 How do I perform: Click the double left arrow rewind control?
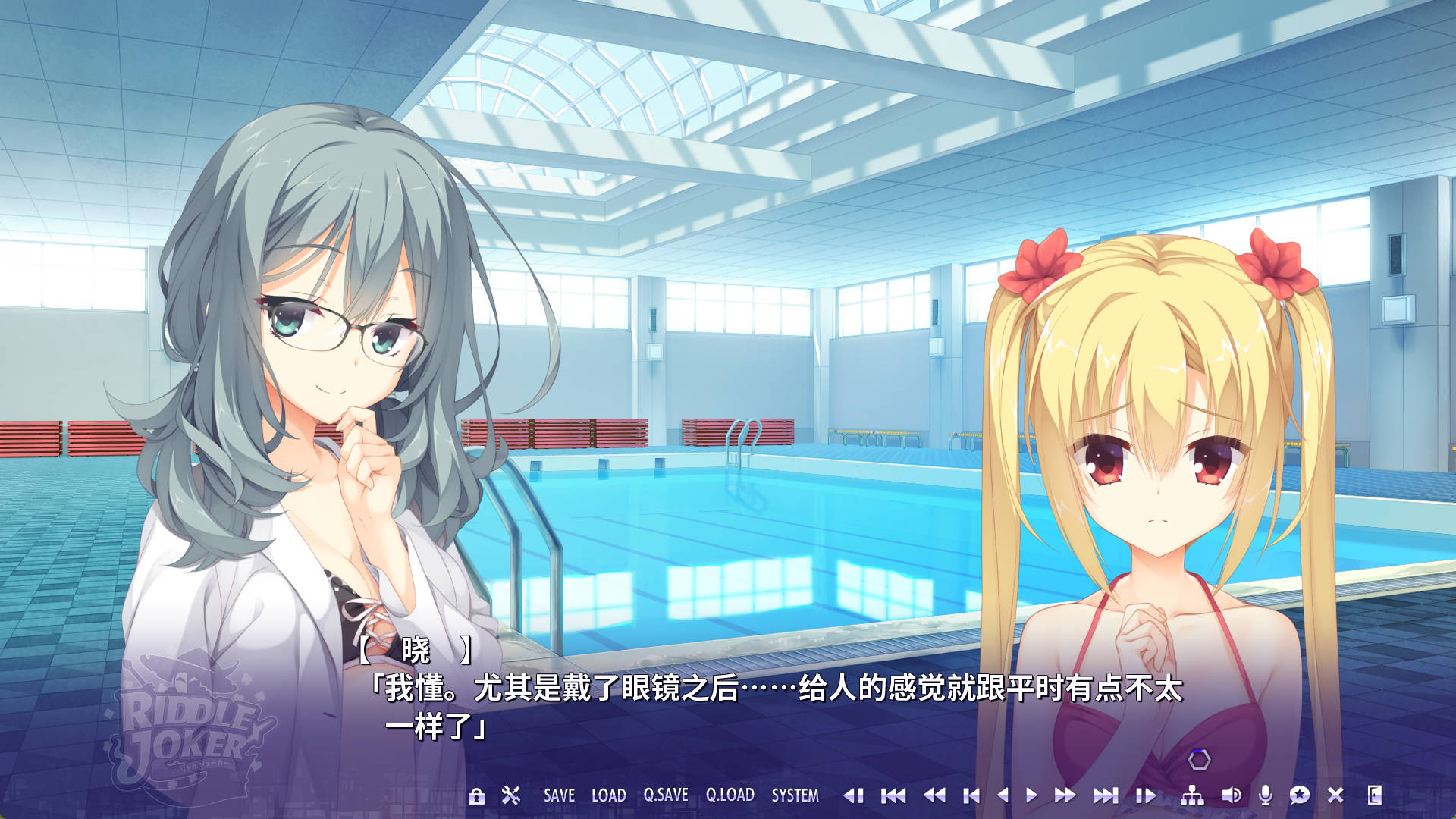point(934,795)
